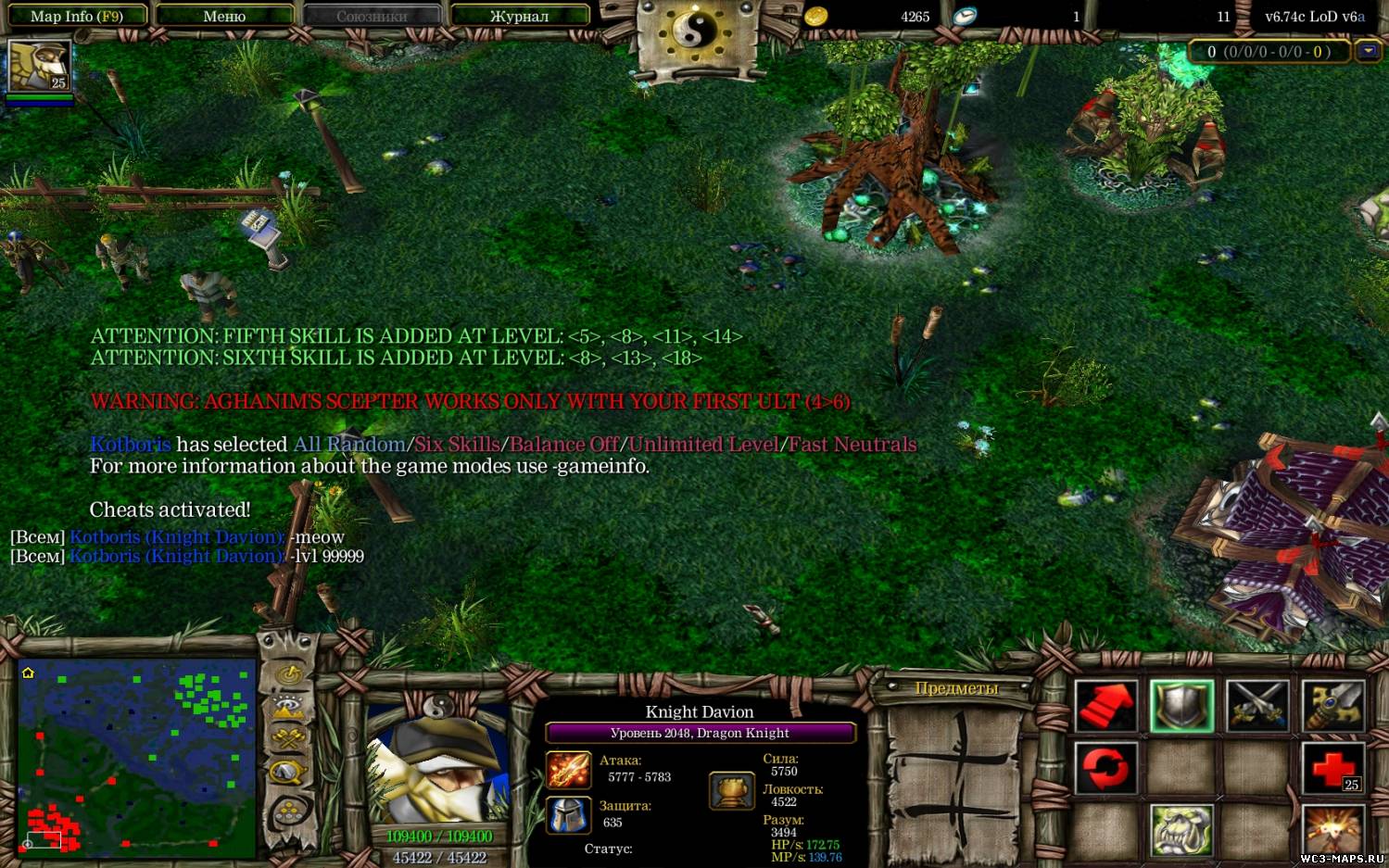Click the green-highlighted shield command
Image resolution: width=1389 pixels, height=868 pixels.
[x=1181, y=707]
